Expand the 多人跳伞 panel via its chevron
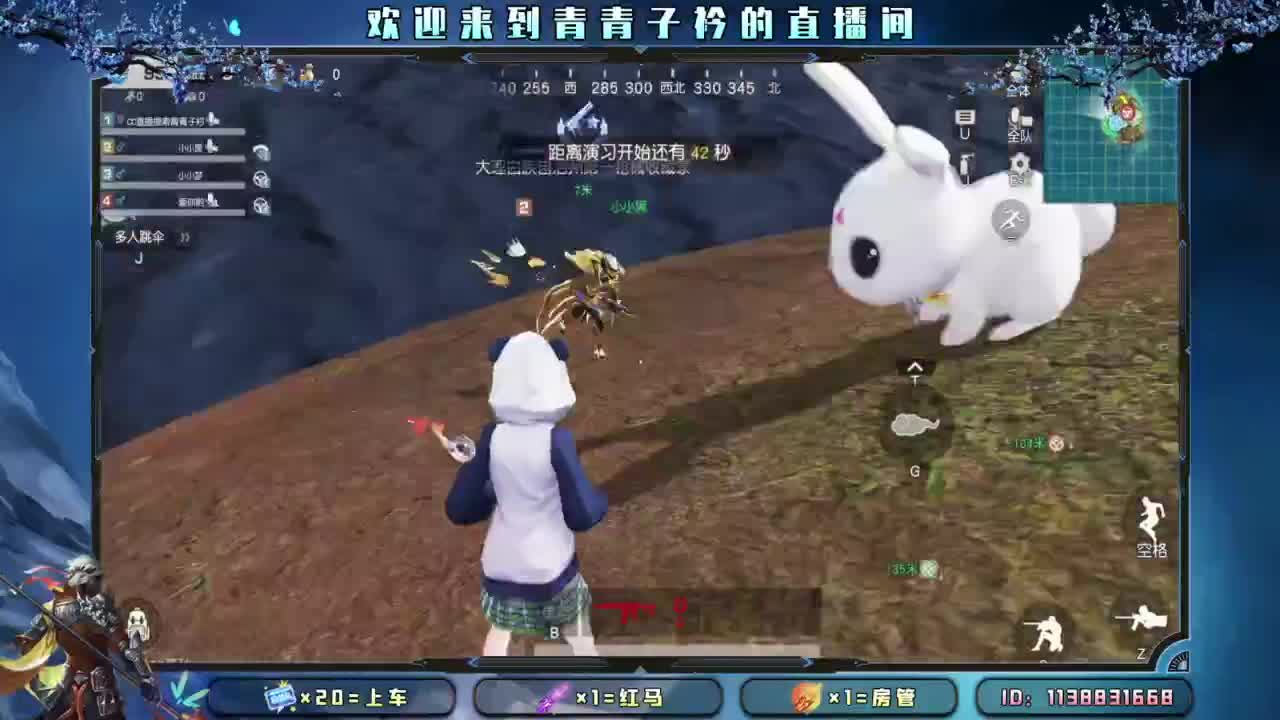The image size is (1280, 720). (184, 237)
